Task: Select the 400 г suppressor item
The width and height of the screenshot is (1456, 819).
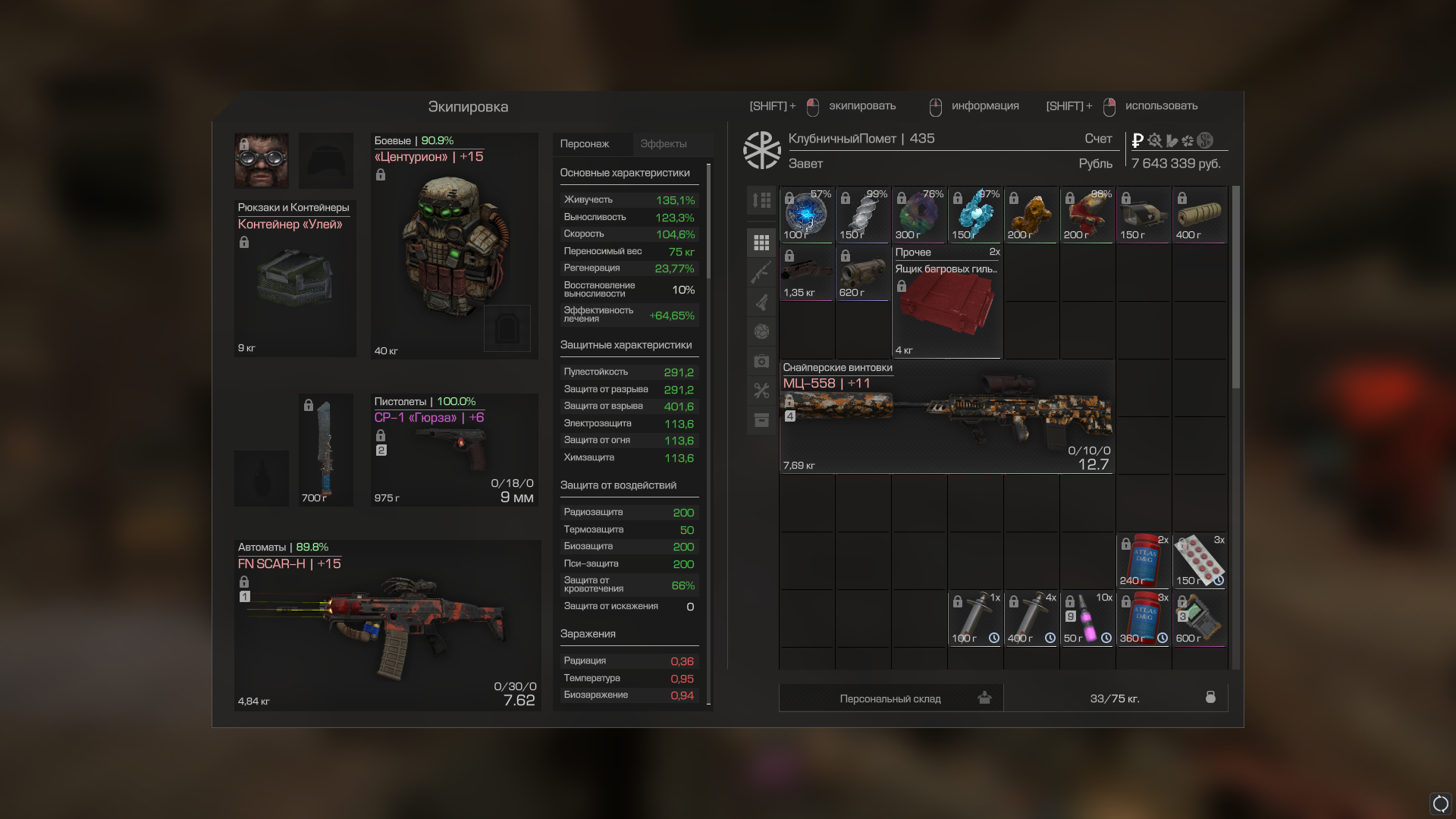Action: tap(1199, 215)
